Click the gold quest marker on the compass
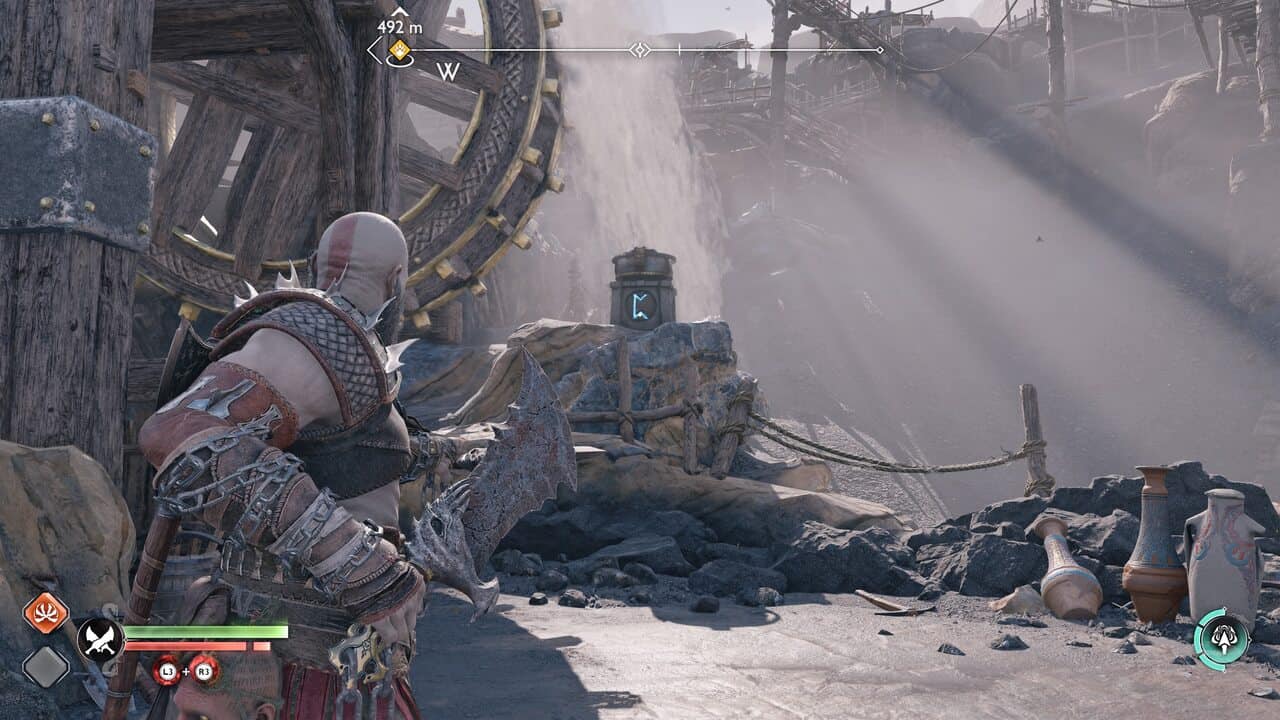Screen dimensions: 1280x720 [399, 49]
